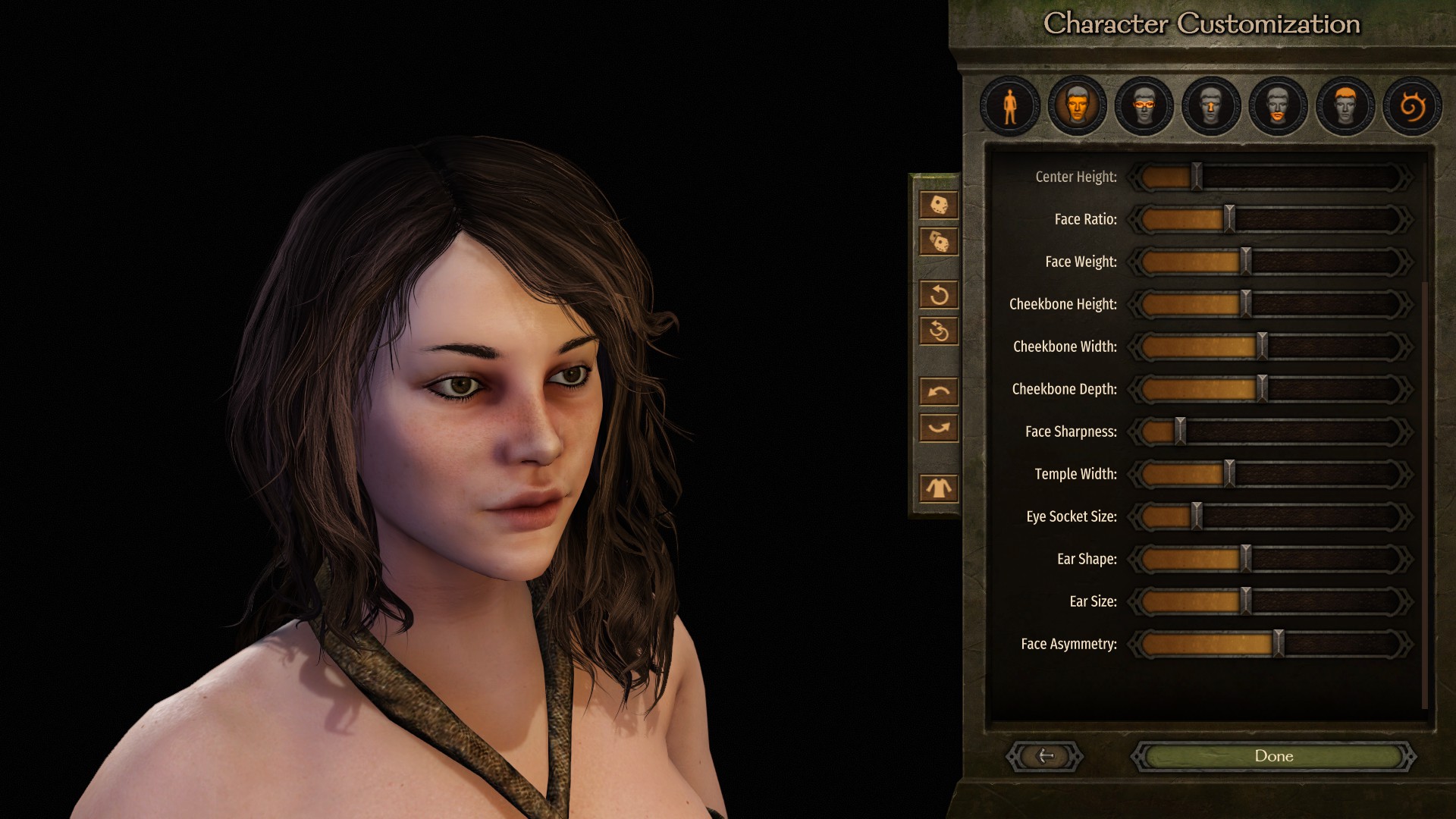
Task: Open the swirl taint tab
Action: pyautogui.click(x=1411, y=106)
